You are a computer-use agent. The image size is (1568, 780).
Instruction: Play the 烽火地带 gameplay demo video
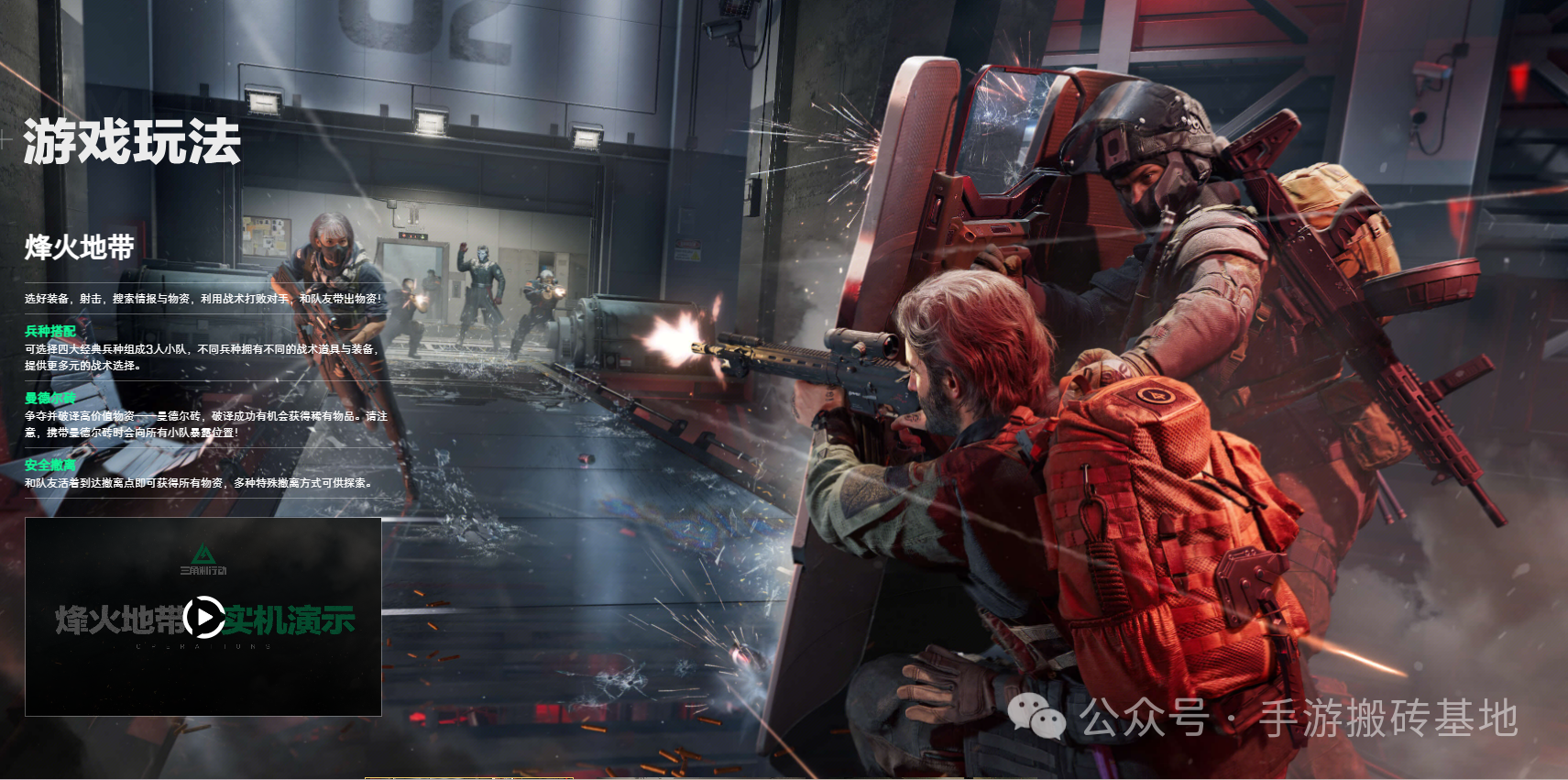coord(203,617)
